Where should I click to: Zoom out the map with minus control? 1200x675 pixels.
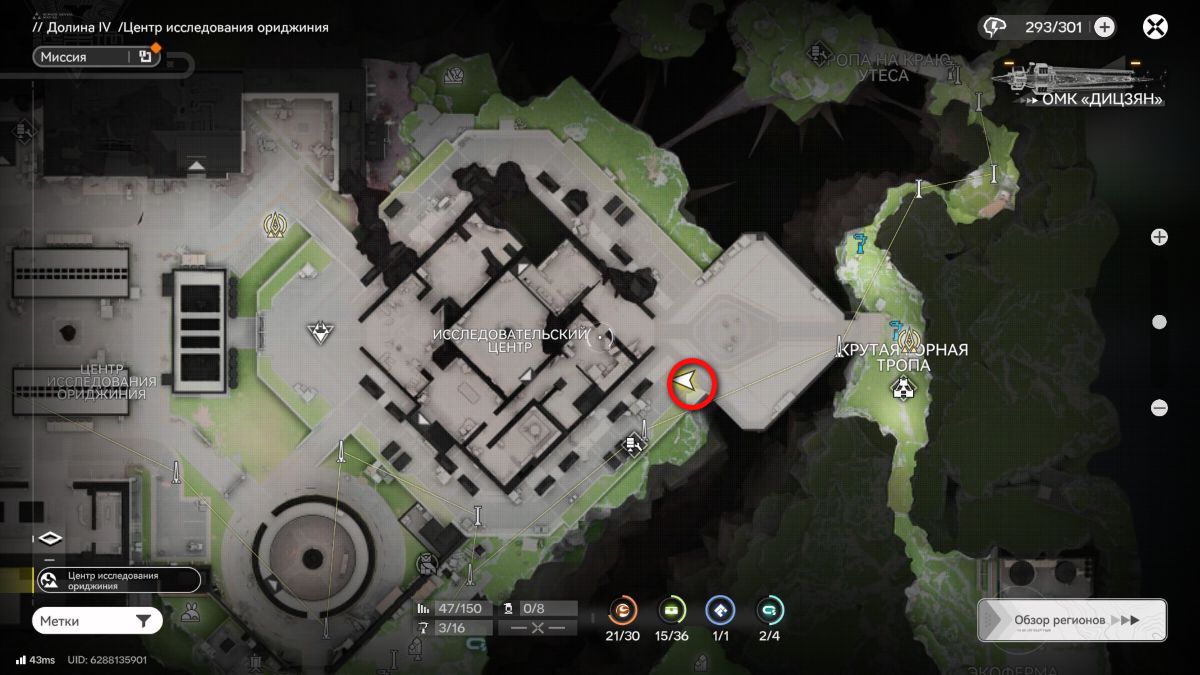pos(1159,407)
